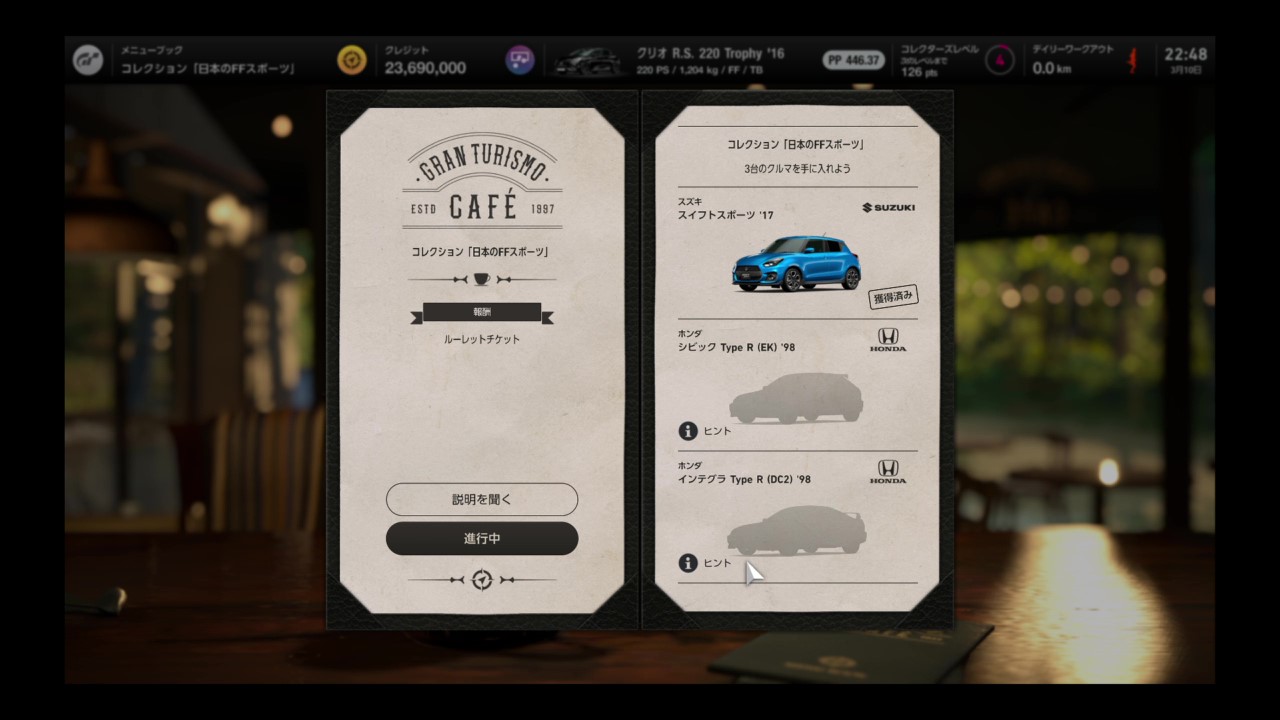Select the current car thumbnail in top bar
Screen dimensions: 1280x720
click(588, 61)
